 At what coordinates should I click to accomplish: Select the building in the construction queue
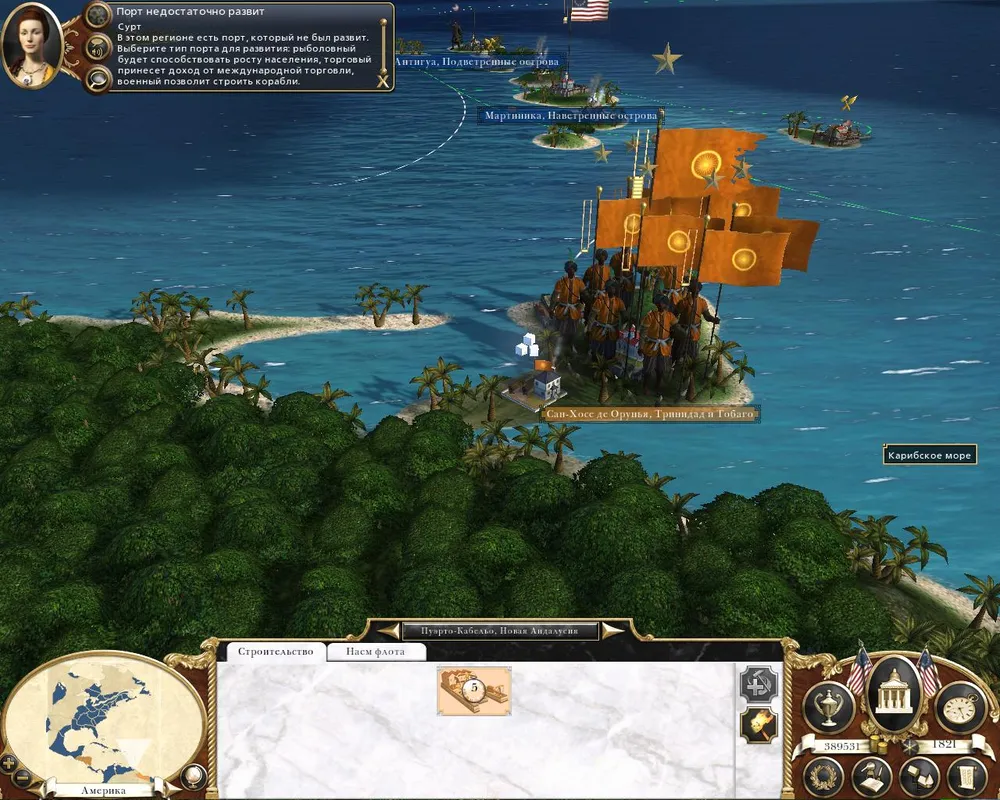pyautogui.click(x=474, y=691)
